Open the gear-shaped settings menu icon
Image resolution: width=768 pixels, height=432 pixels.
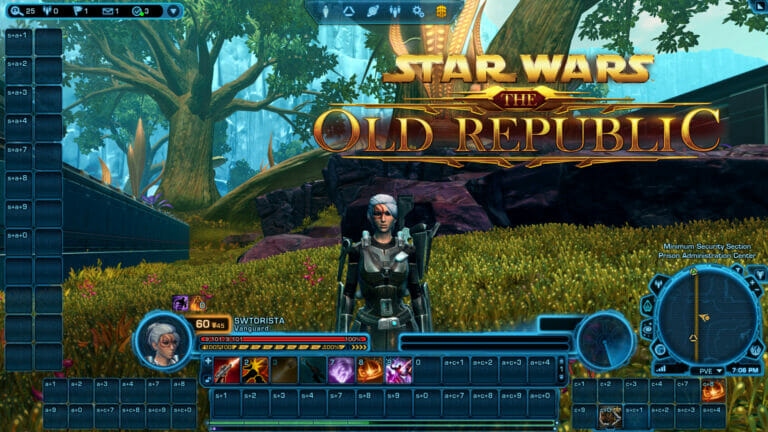[419, 11]
